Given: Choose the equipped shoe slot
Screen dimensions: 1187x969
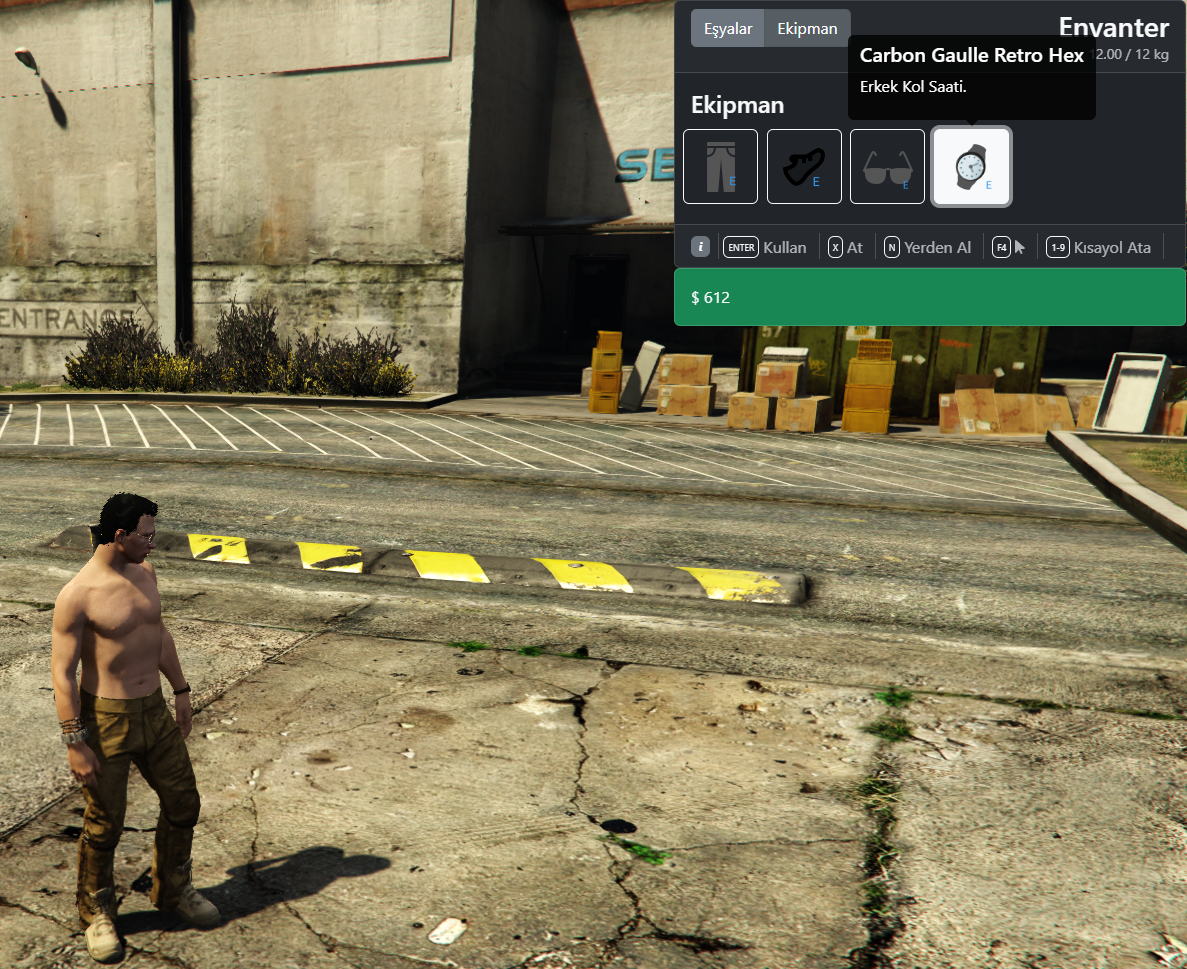Looking at the screenshot, I should pos(804,167).
